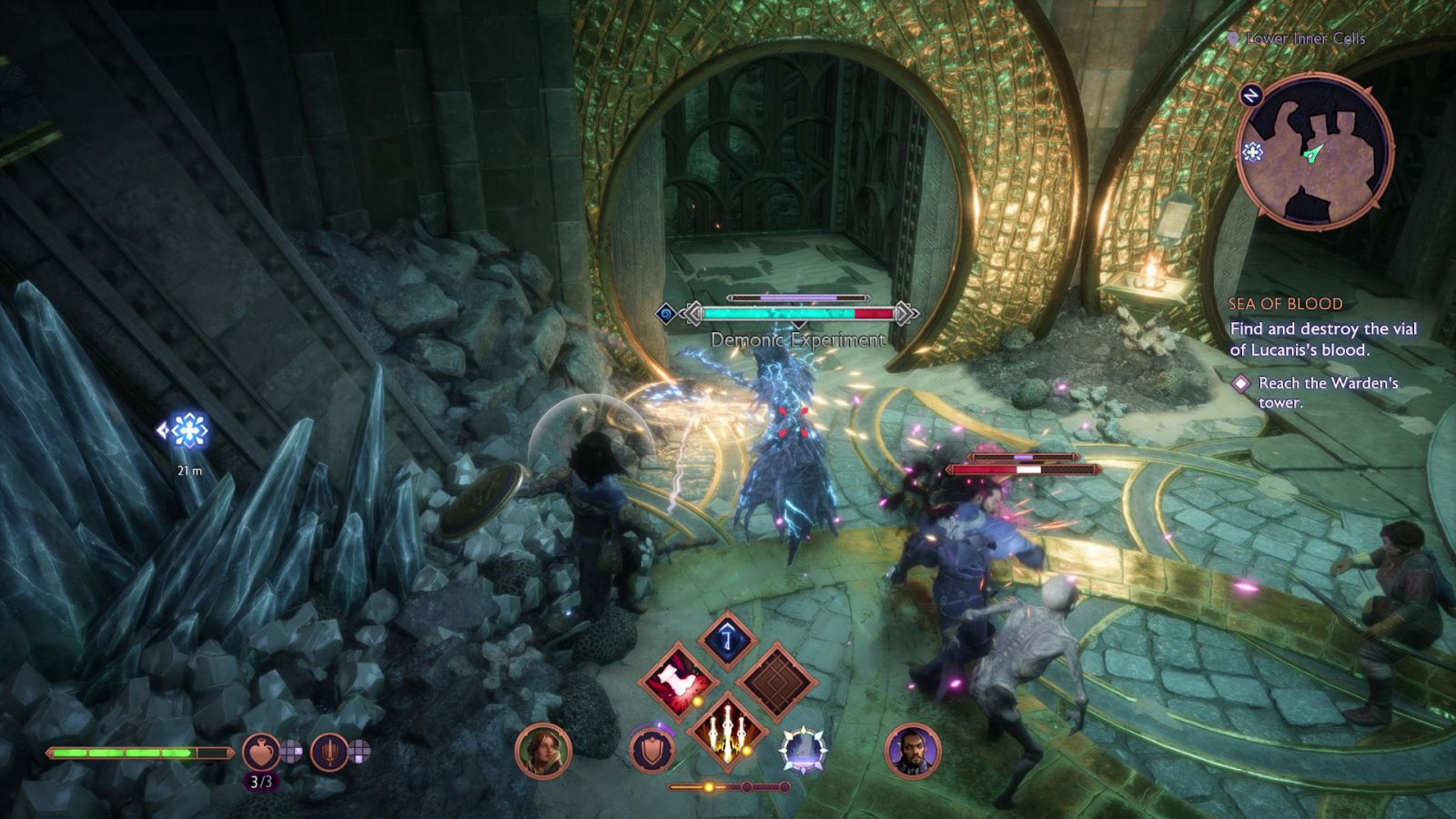Select the SEA OF BLOOD quest title
Screen dimensions: 1456x819
coord(1286,304)
